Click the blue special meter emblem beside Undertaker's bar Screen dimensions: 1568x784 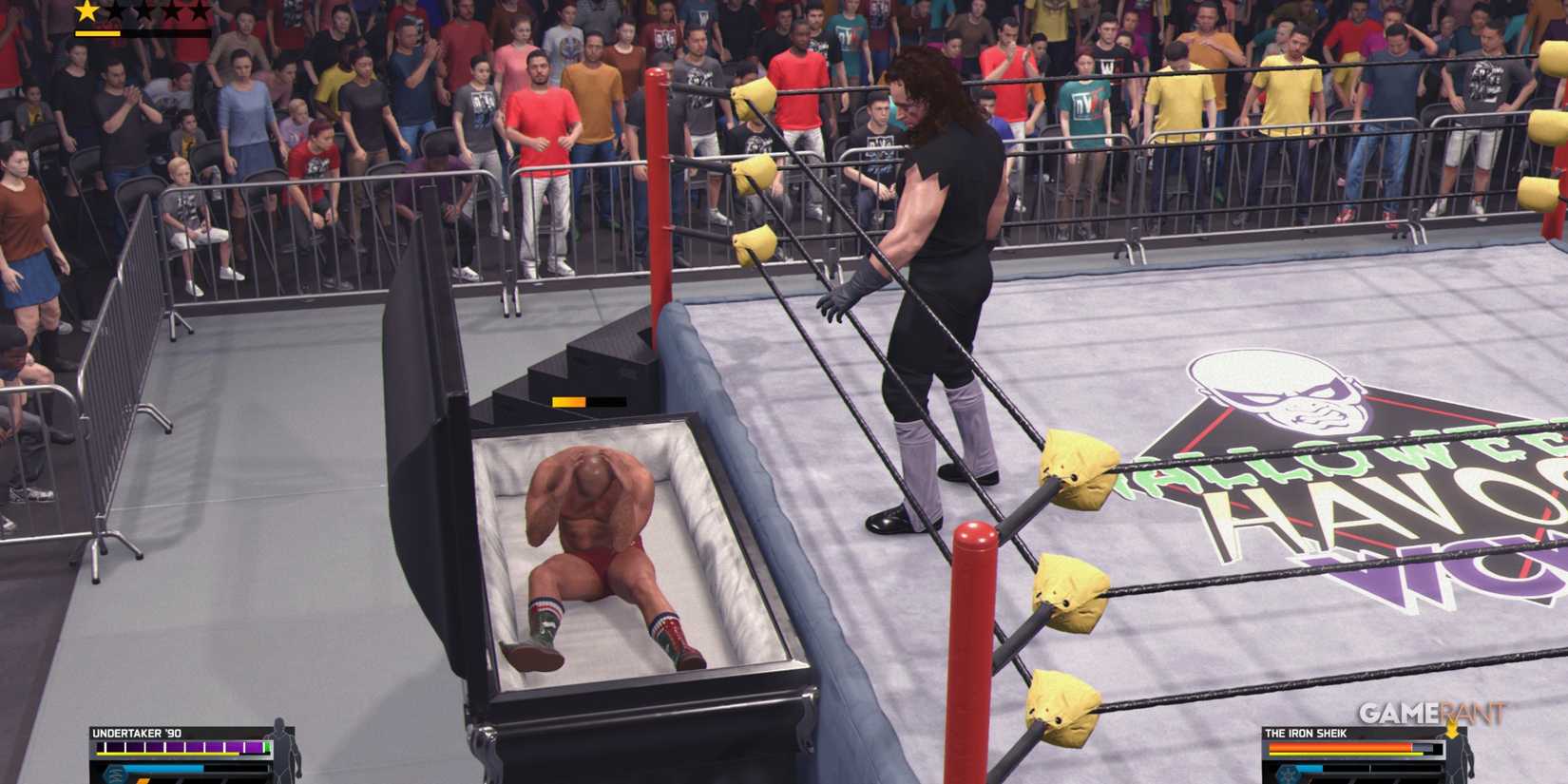[114, 772]
